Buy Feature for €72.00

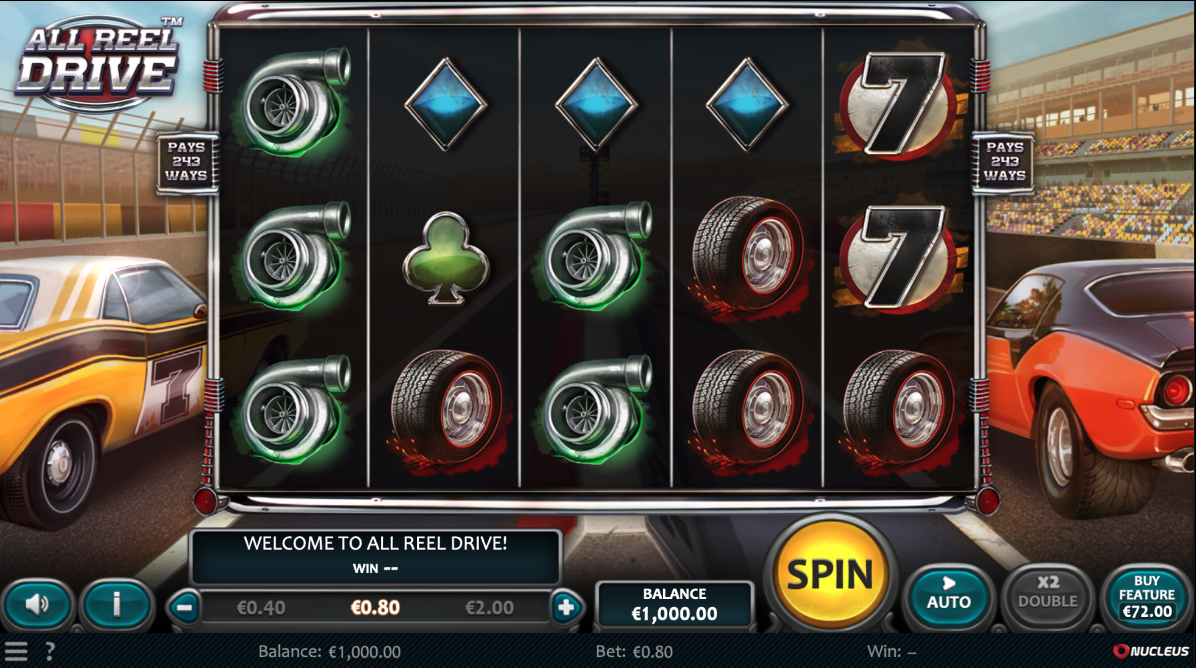(1146, 596)
